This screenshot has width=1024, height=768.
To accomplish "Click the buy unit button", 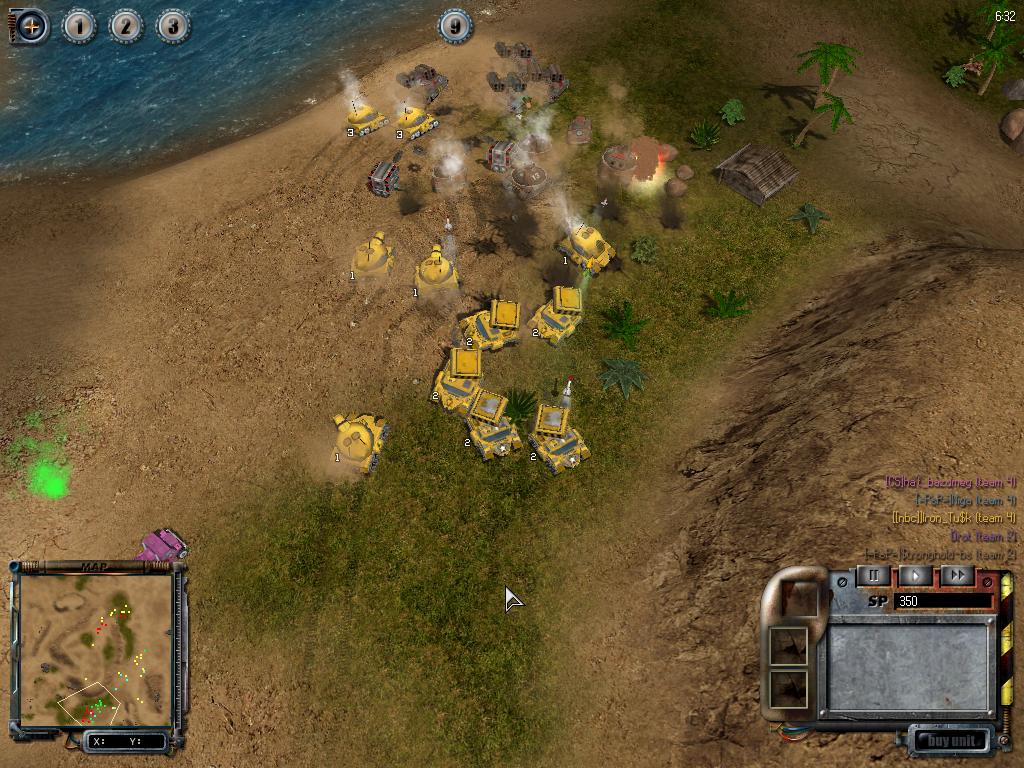I will [949, 741].
